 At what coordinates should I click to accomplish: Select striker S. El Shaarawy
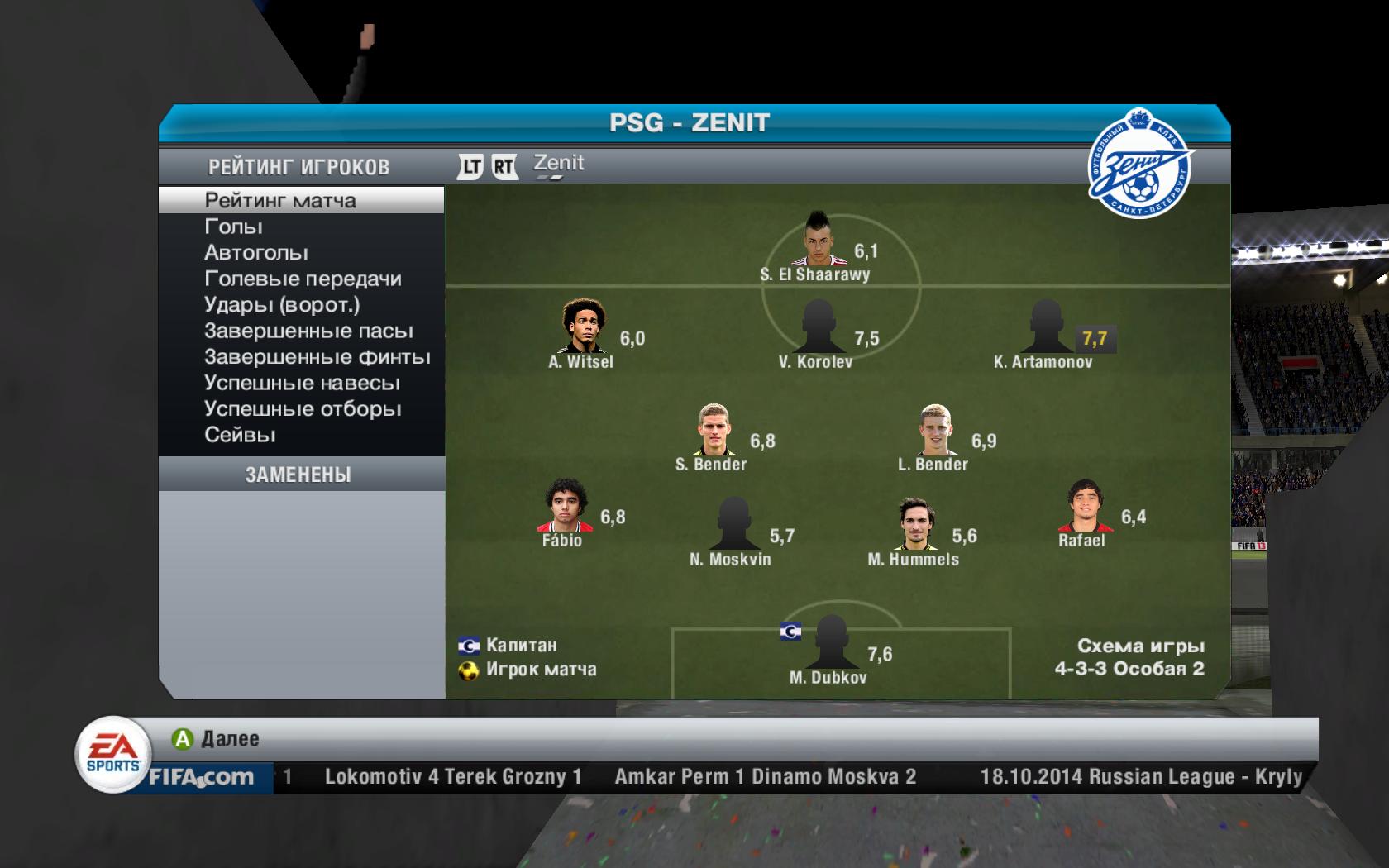(816, 240)
